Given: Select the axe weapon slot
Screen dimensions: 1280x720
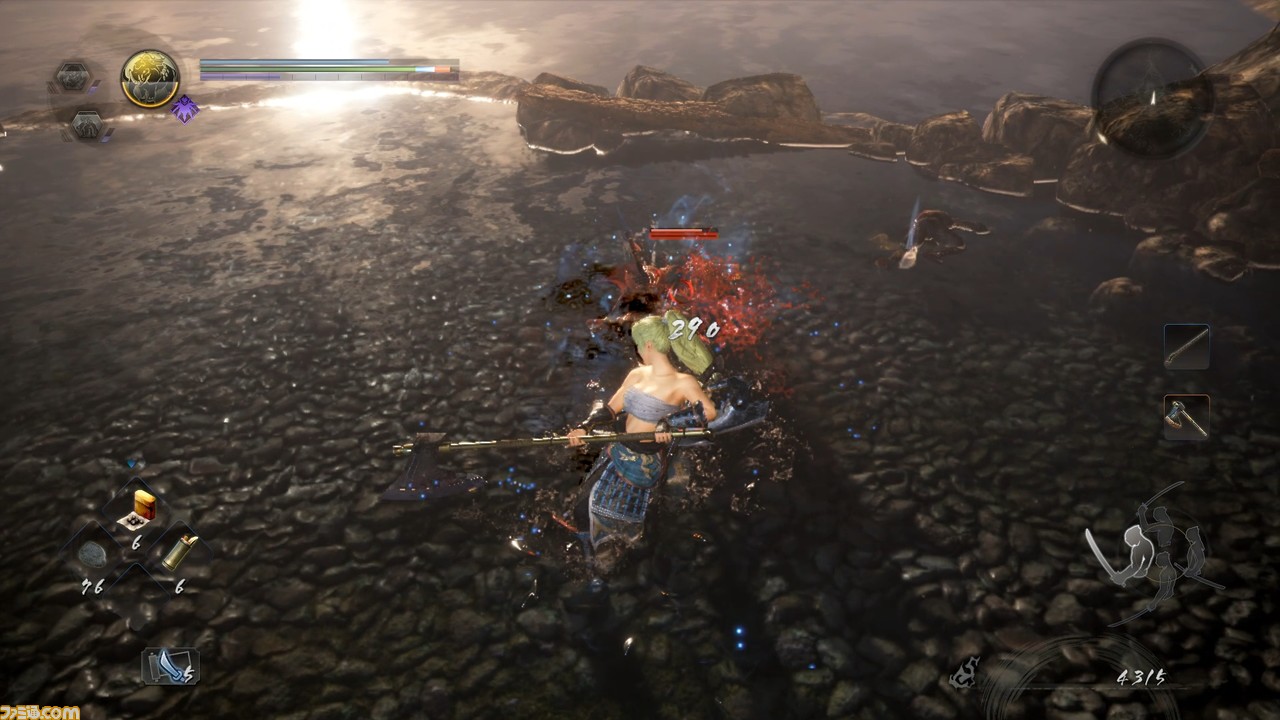Looking at the screenshot, I should click(1186, 417).
